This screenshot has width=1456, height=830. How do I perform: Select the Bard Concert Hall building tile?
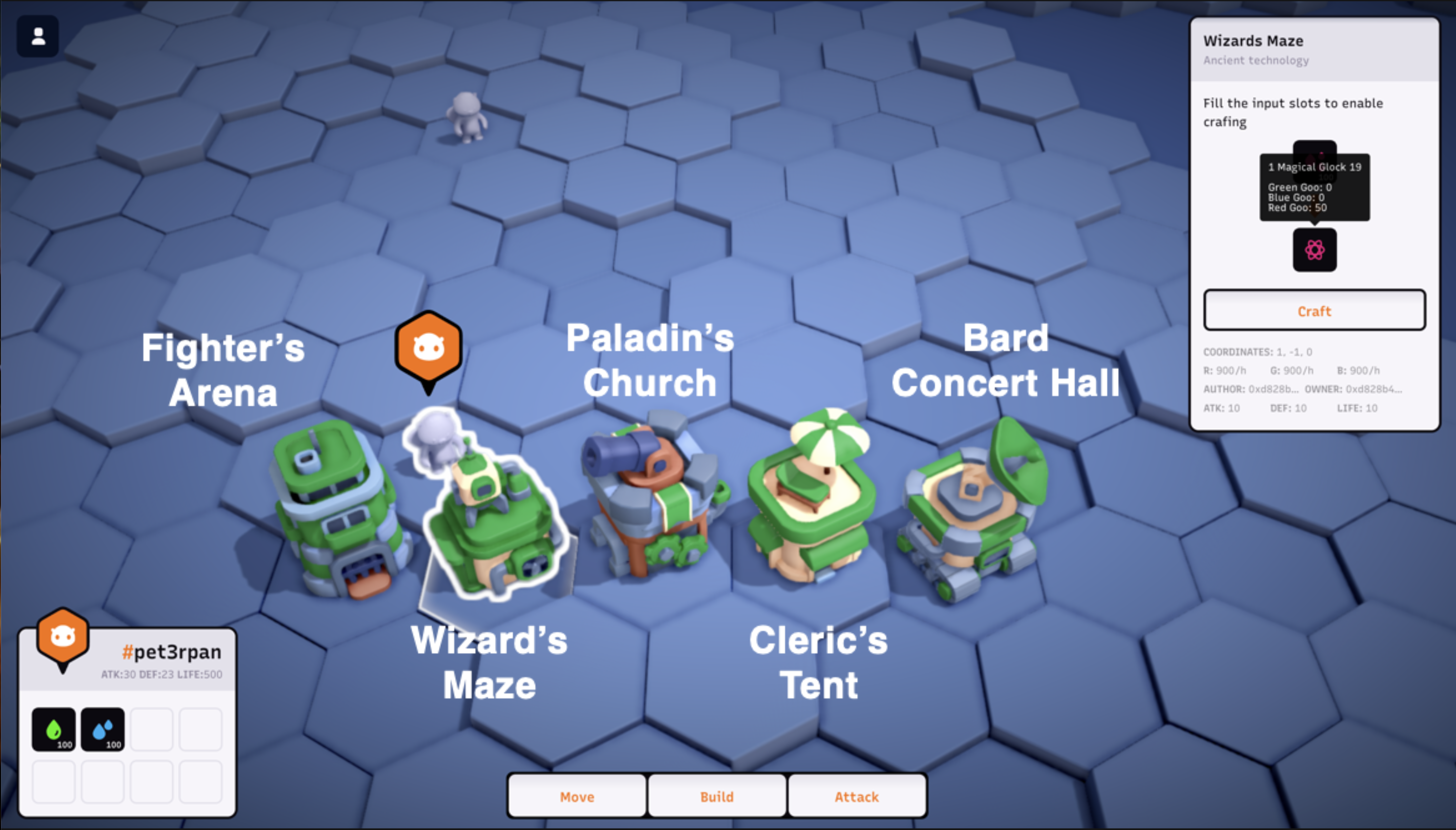click(974, 513)
